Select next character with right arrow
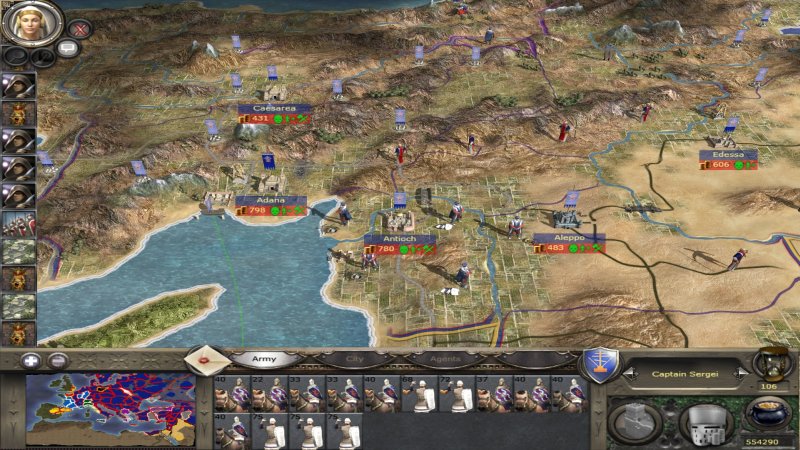The width and height of the screenshot is (800, 450). 739,374
